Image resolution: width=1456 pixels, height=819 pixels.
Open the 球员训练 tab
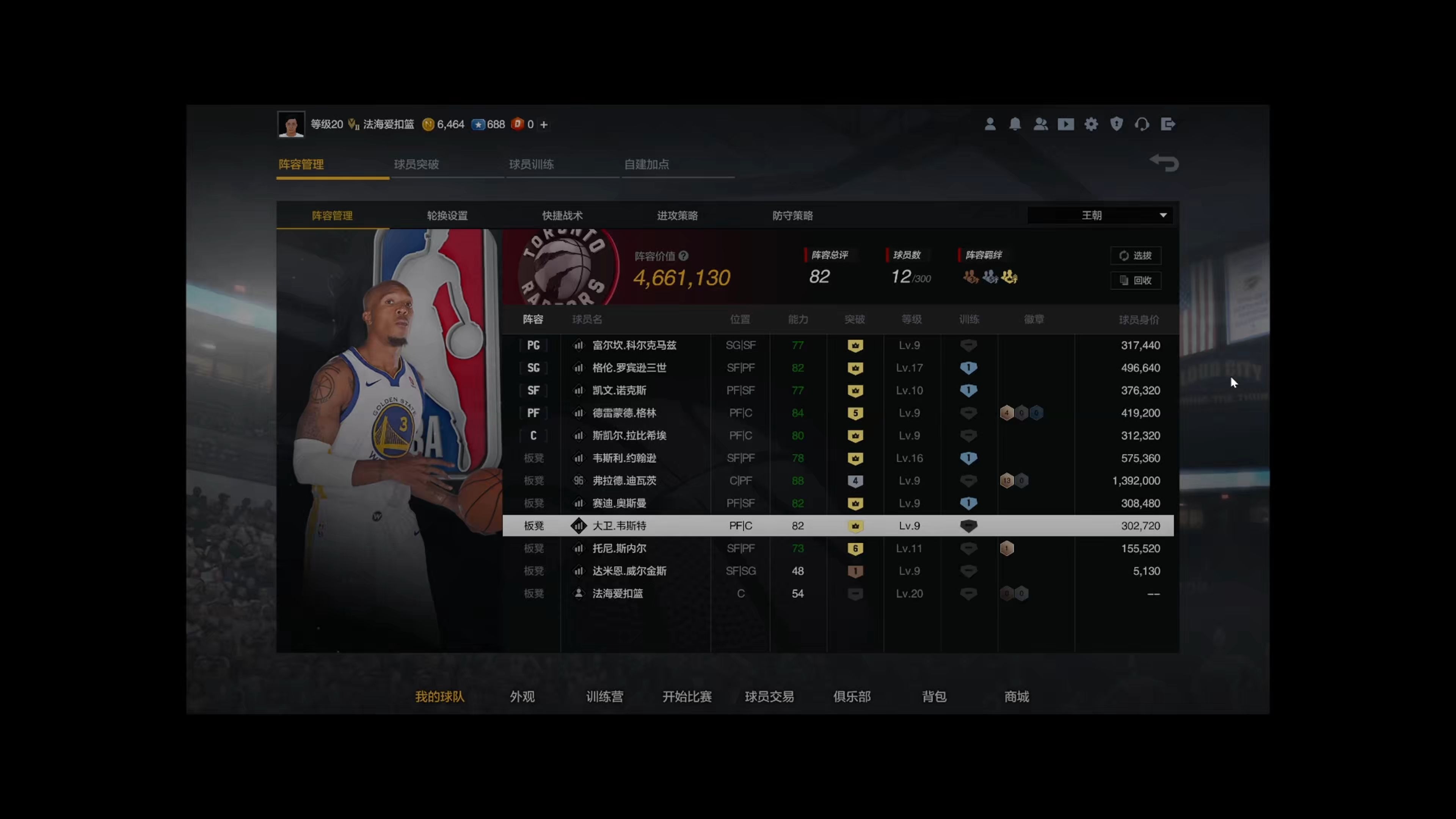point(531,165)
